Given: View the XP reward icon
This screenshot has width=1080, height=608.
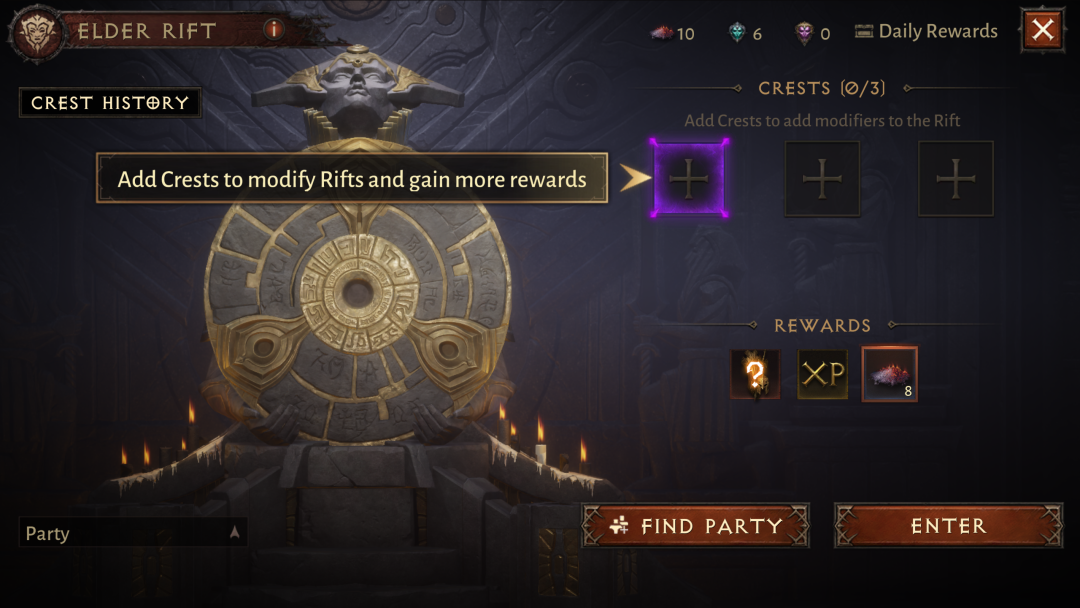Looking at the screenshot, I should (x=822, y=374).
